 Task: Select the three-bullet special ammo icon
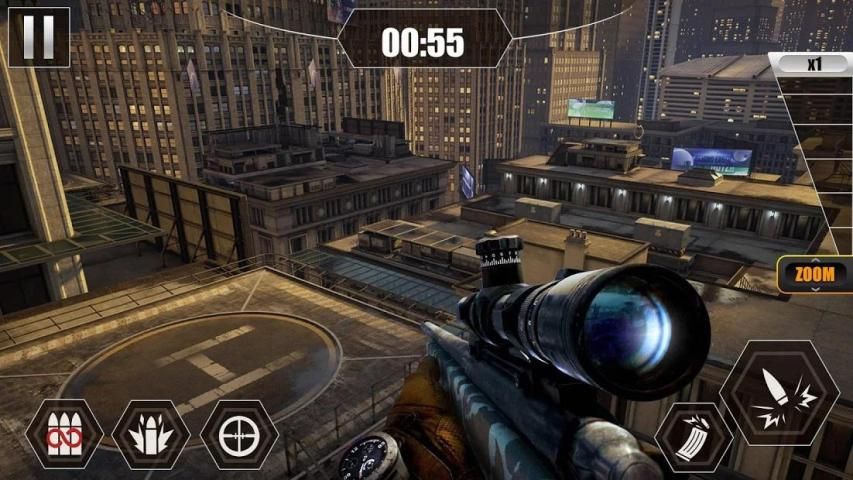click(151, 434)
